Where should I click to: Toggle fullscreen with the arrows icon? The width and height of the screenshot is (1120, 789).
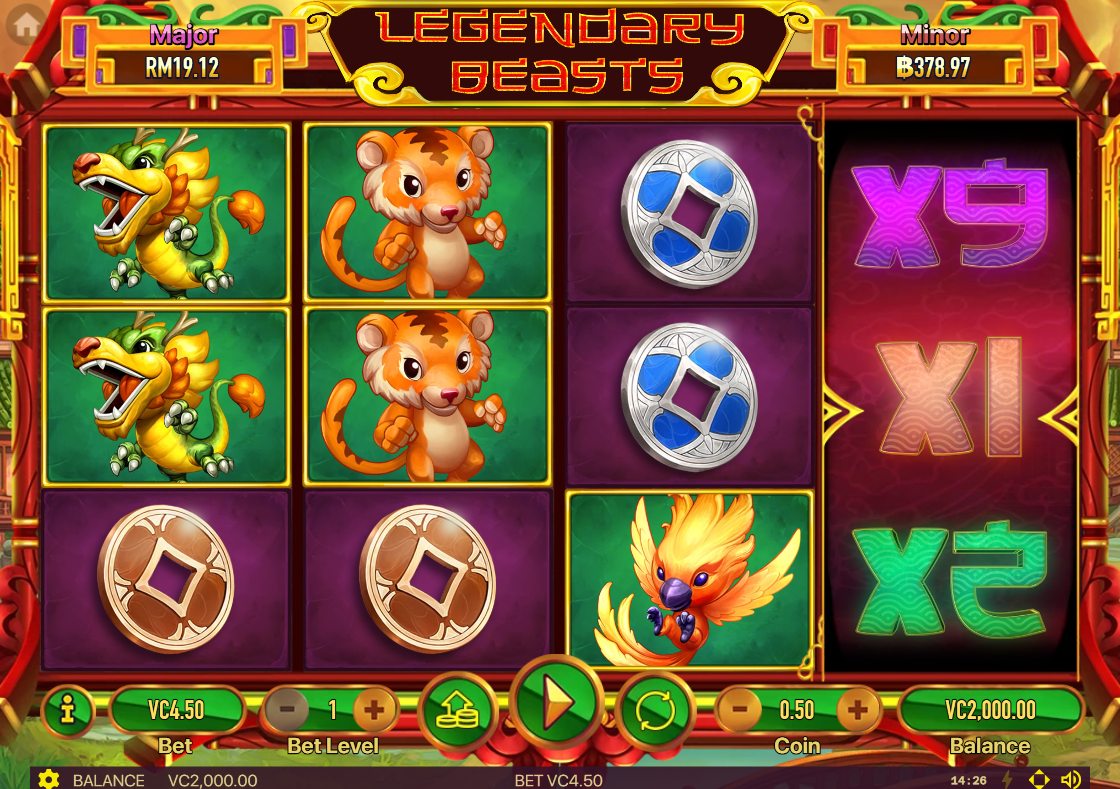tap(1039, 780)
